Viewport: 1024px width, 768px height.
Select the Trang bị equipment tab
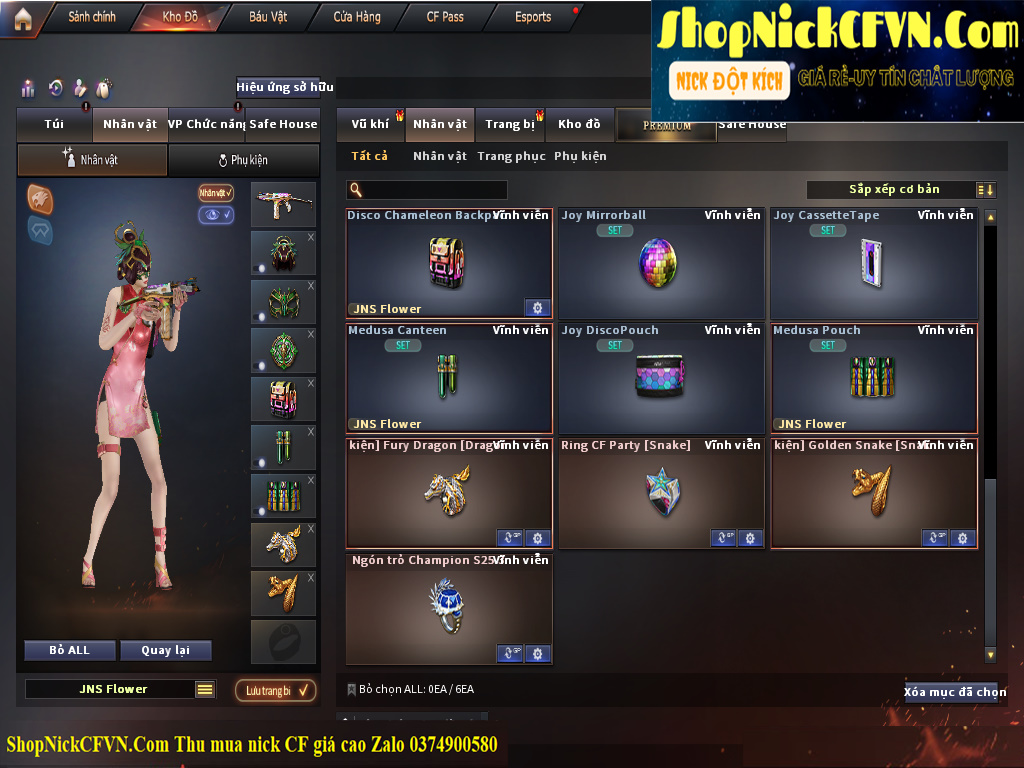coord(510,124)
